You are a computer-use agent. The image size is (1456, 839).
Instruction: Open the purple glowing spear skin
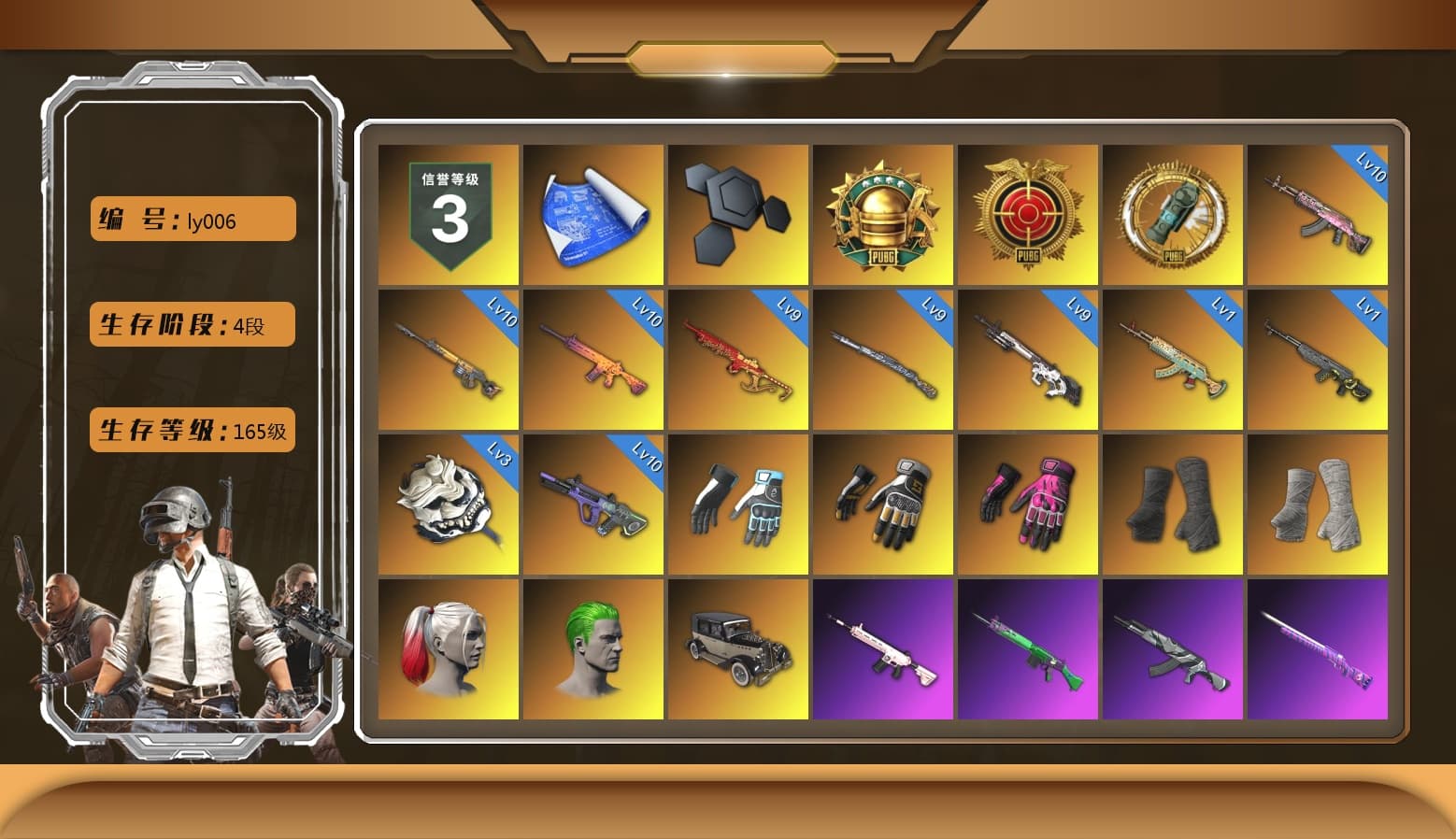tap(1318, 649)
